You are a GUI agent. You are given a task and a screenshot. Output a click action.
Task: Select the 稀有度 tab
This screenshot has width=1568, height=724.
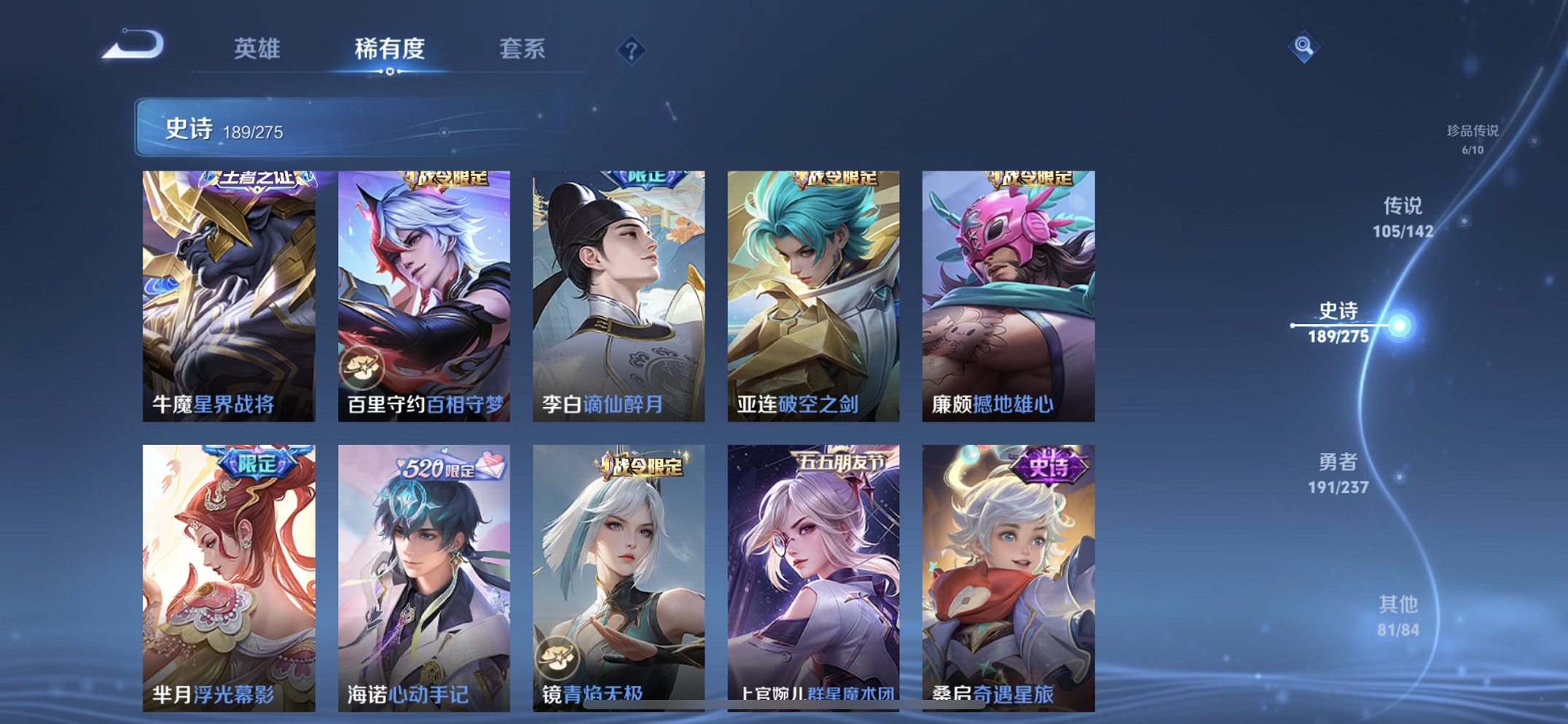click(x=388, y=48)
